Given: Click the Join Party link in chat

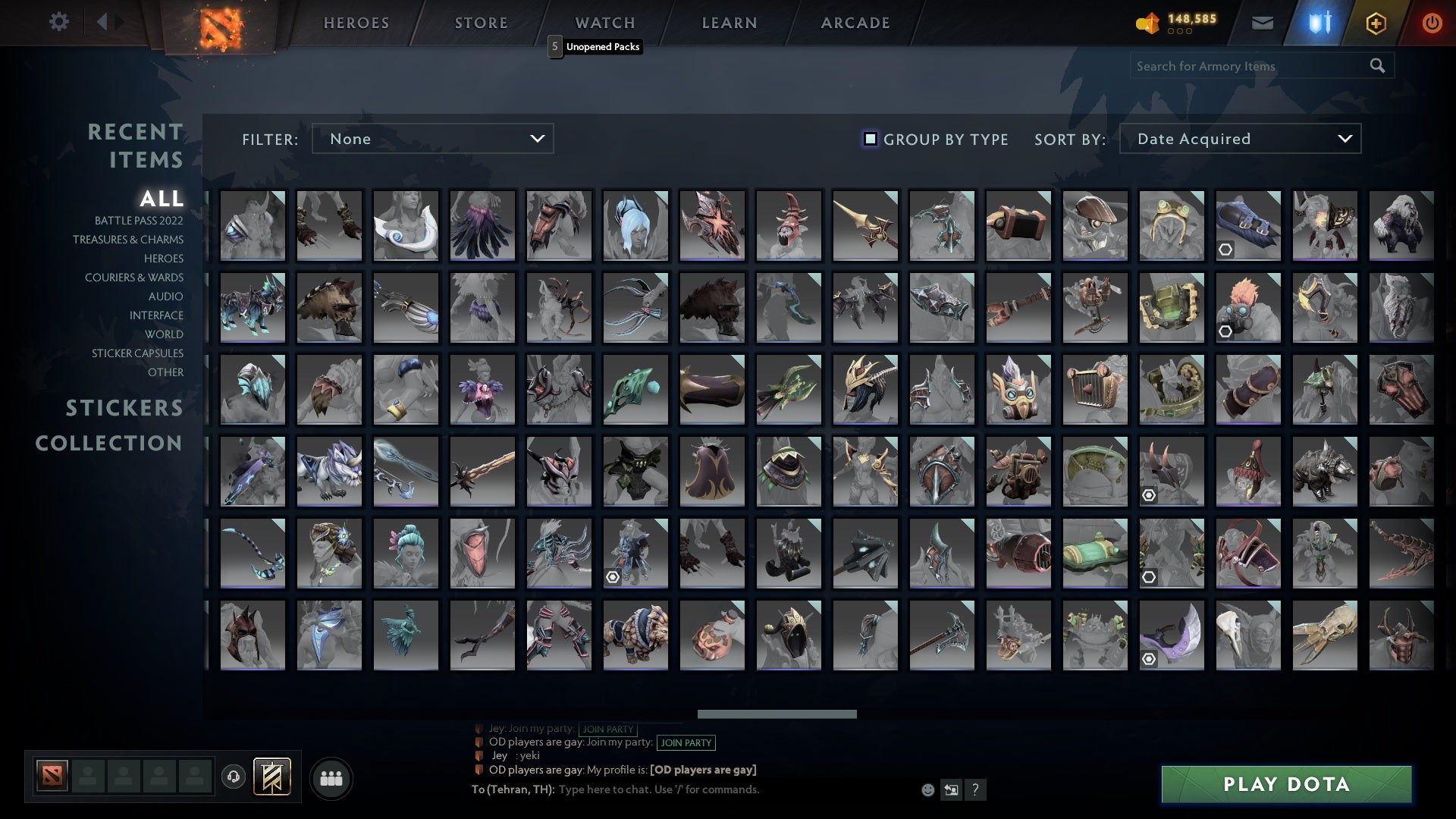Looking at the screenshot, I should click(686, 743).
